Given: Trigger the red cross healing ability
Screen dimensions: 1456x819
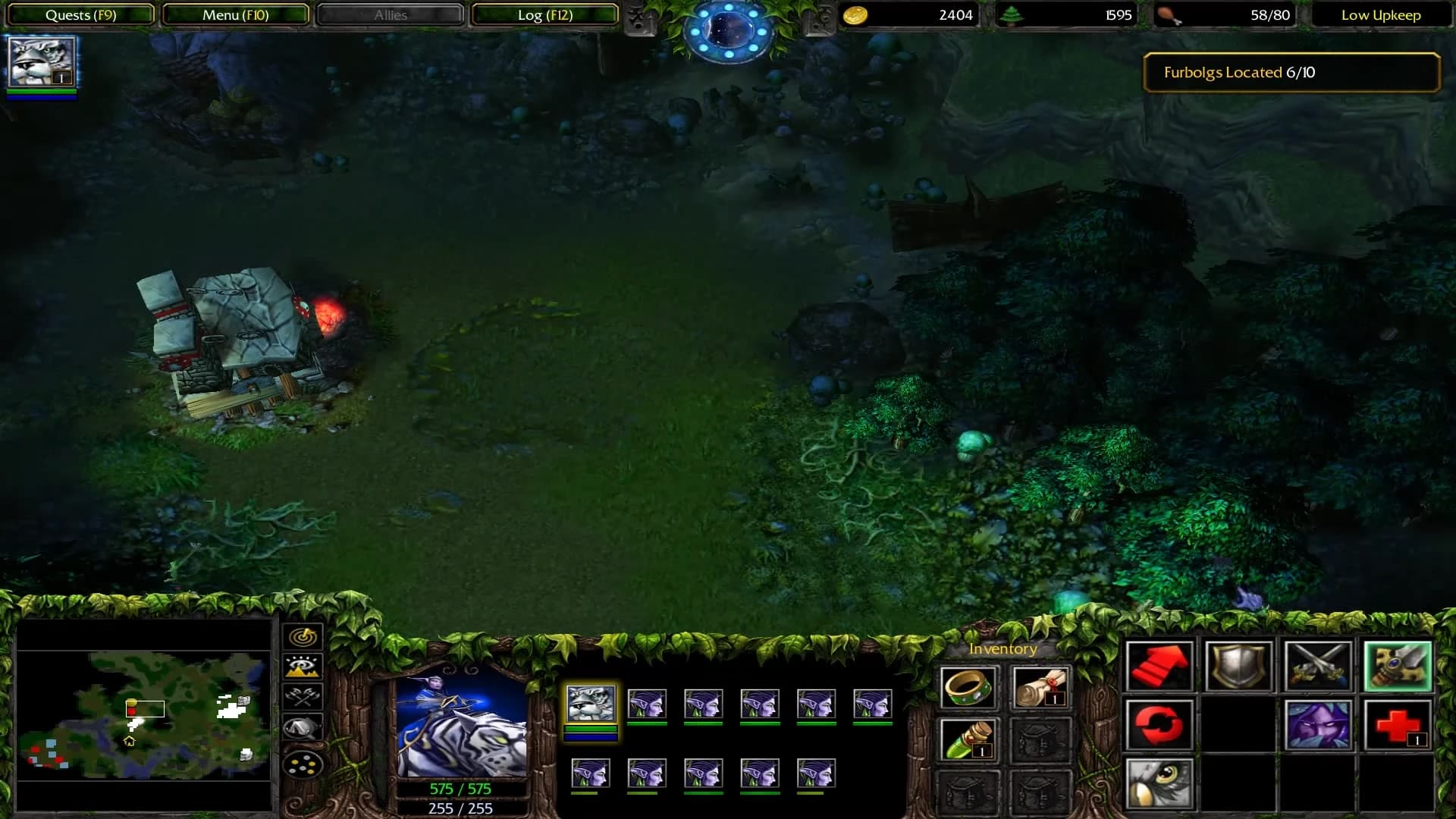Looking at the screenshot, I should (x=1399, y=724).
